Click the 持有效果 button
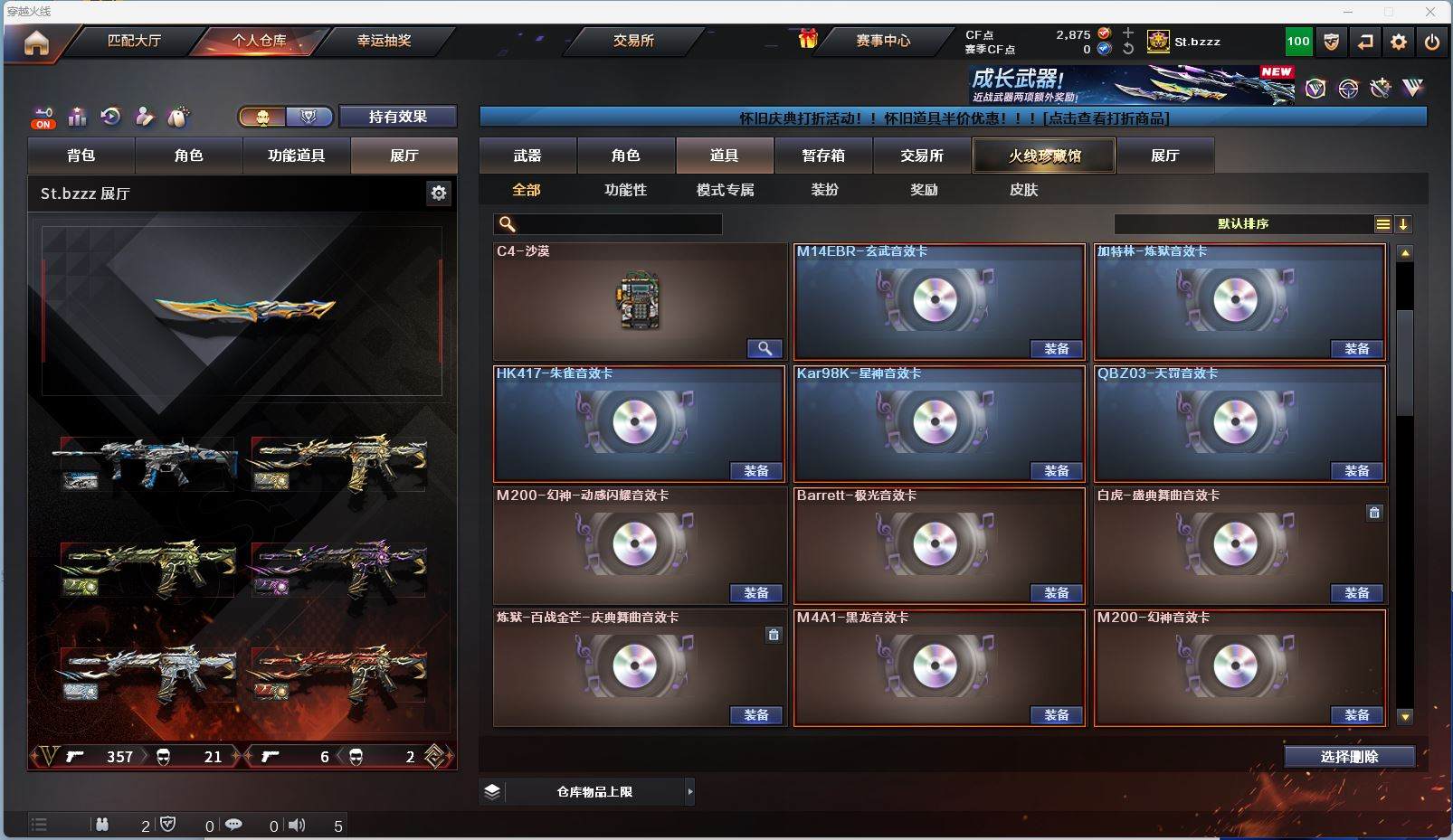The height and width of the screenshot is (840, 1453). pos(397,117)
